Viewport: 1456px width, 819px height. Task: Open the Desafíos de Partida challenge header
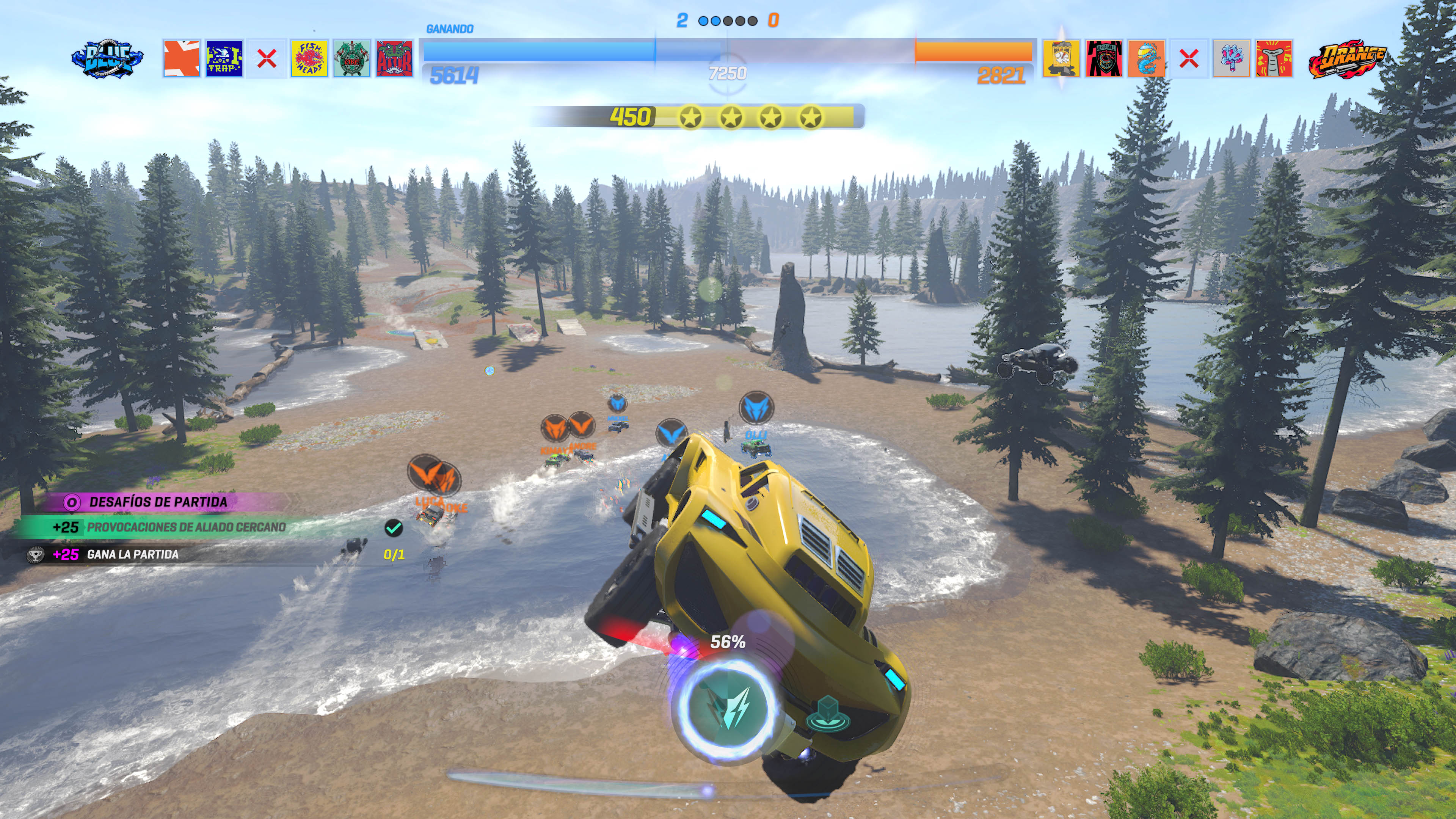tap(158, 502)
